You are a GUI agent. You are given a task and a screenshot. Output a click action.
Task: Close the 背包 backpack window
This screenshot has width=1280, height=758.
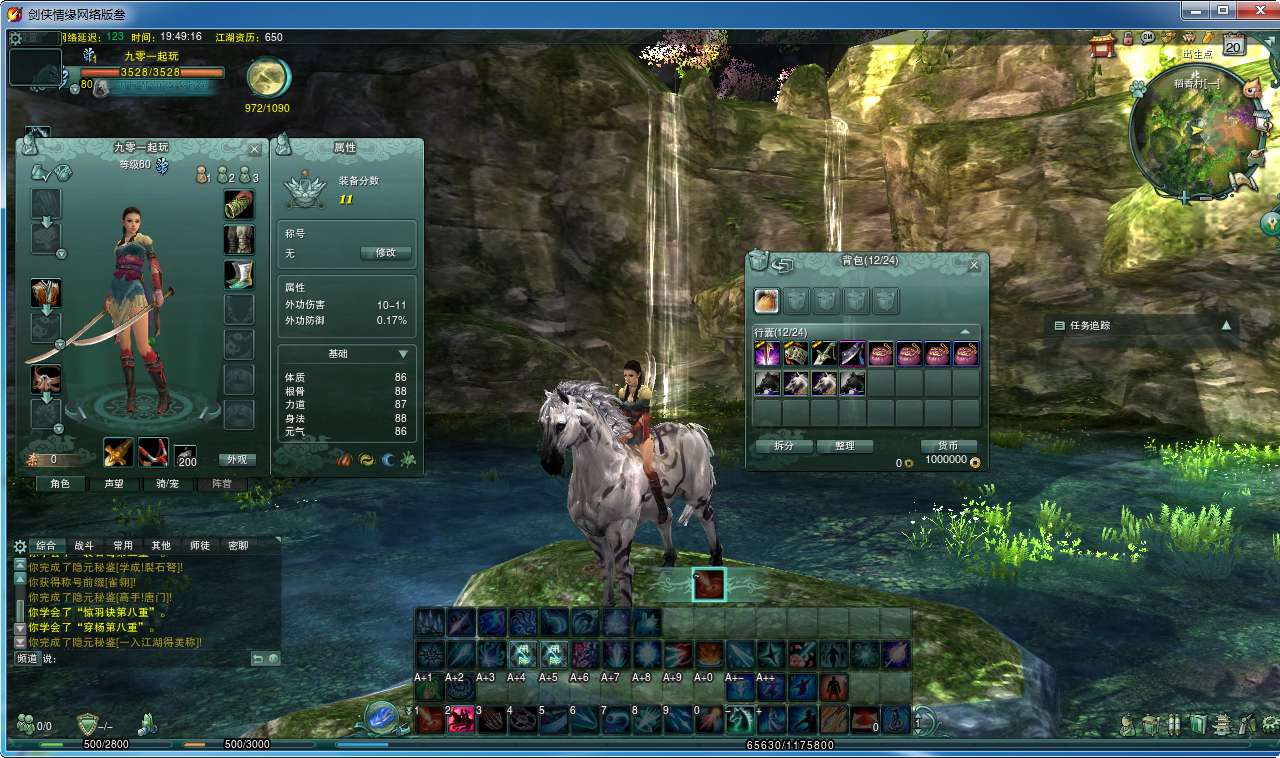coord(974,265)
